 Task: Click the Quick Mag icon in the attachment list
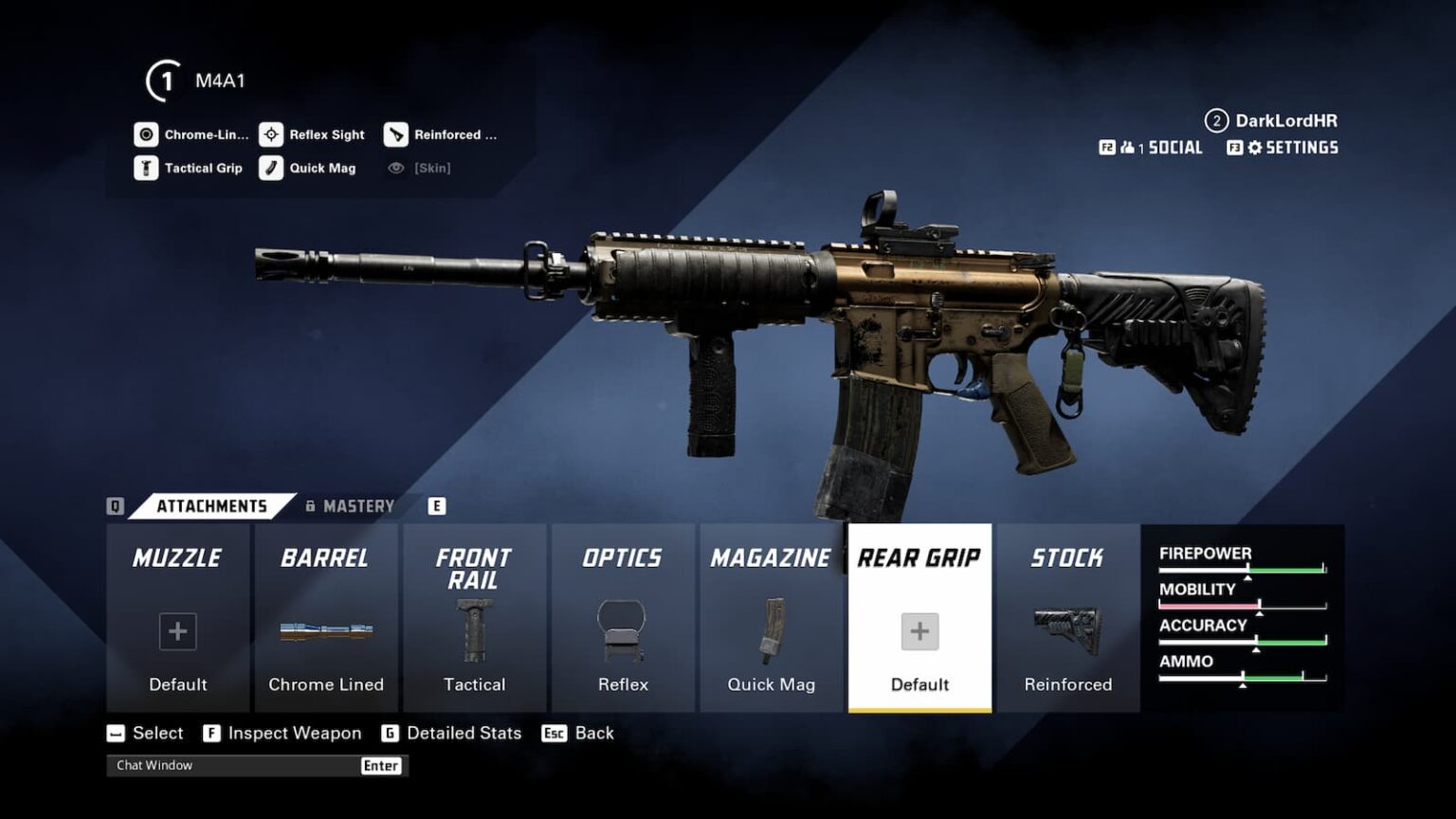[x=272, y=168]
